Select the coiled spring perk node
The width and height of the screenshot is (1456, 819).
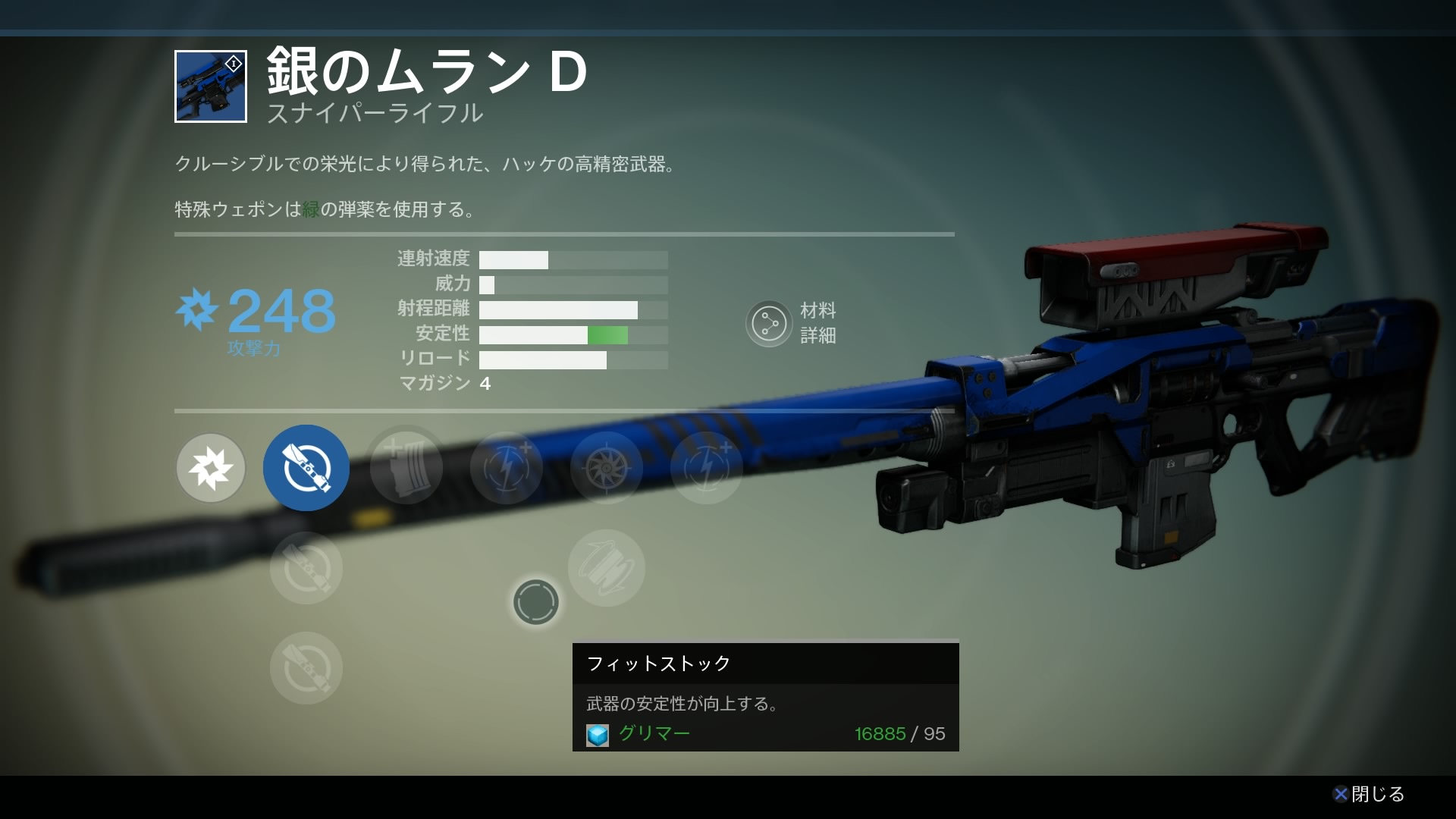coord(606,567)
